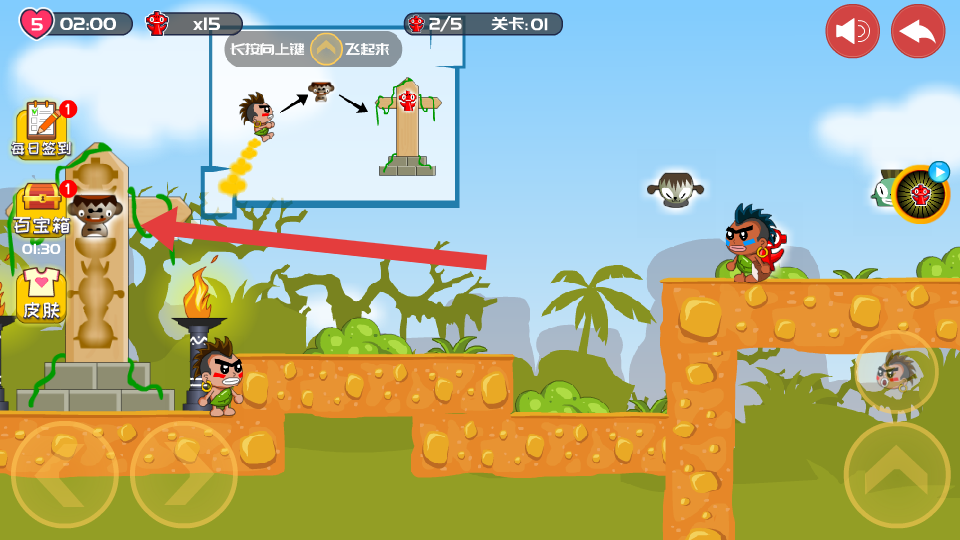960x540 pixels.
Task: Tap the jump up-arrow control
Action: 897,474
